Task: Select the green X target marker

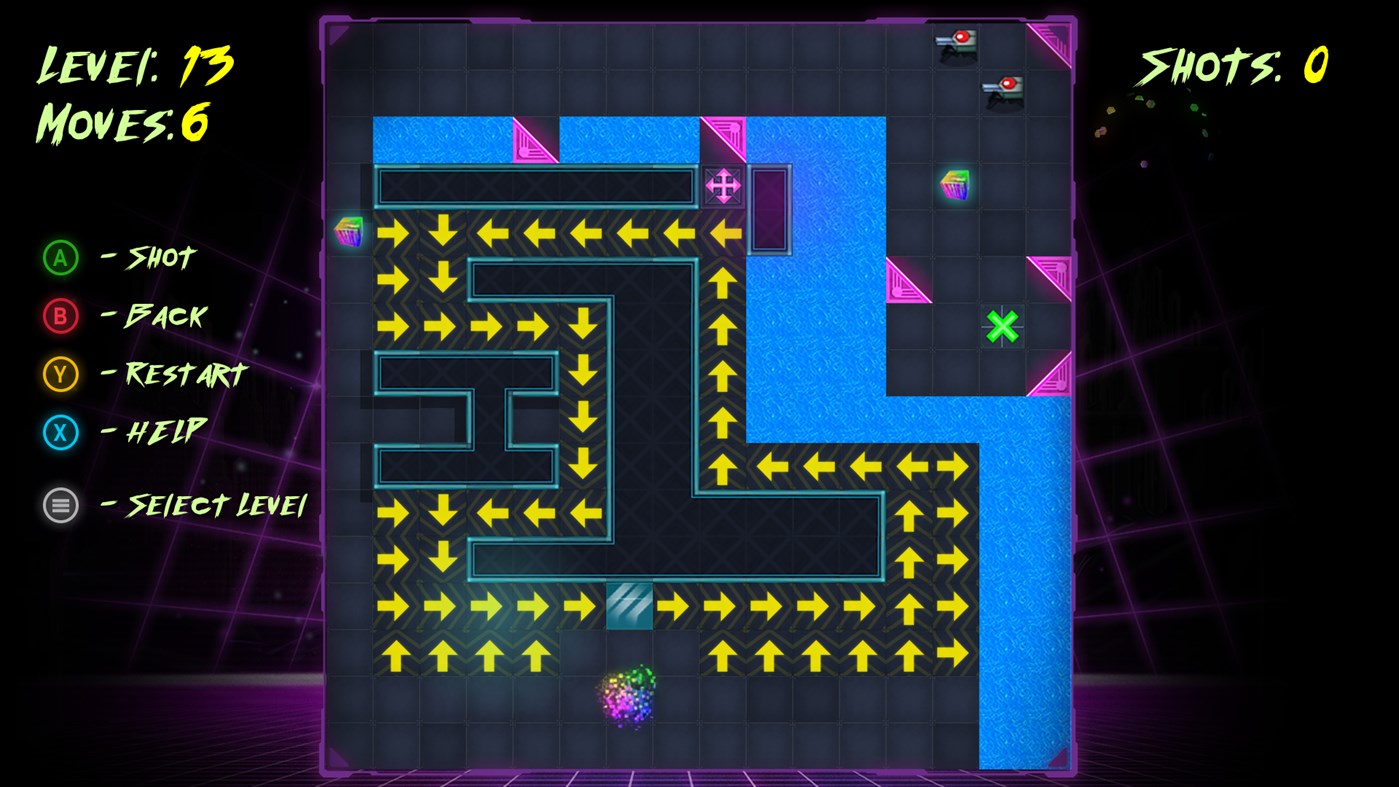Action: [1003, 327]
